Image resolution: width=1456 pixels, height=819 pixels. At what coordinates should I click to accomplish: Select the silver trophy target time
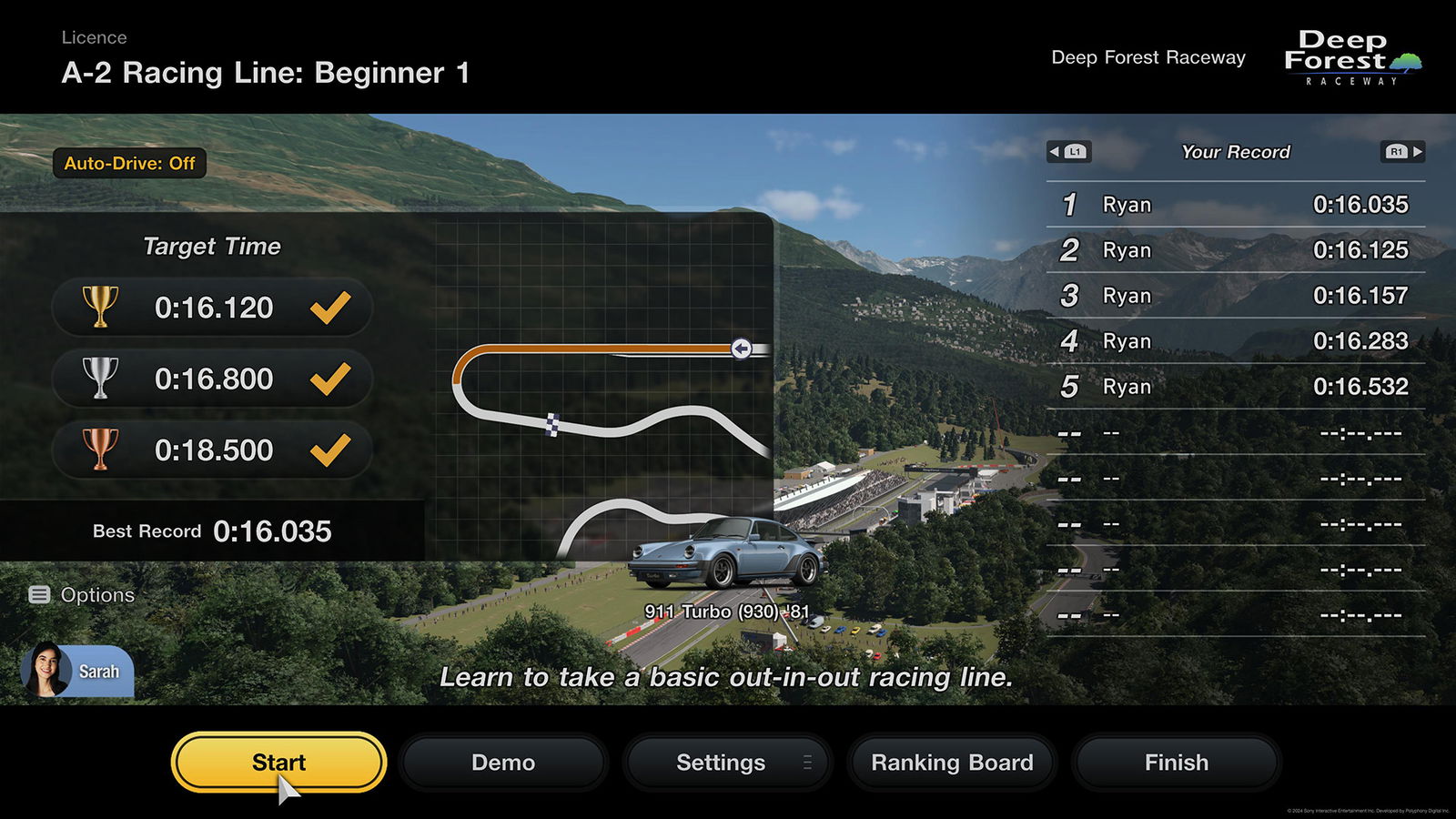tap(211, 379)
